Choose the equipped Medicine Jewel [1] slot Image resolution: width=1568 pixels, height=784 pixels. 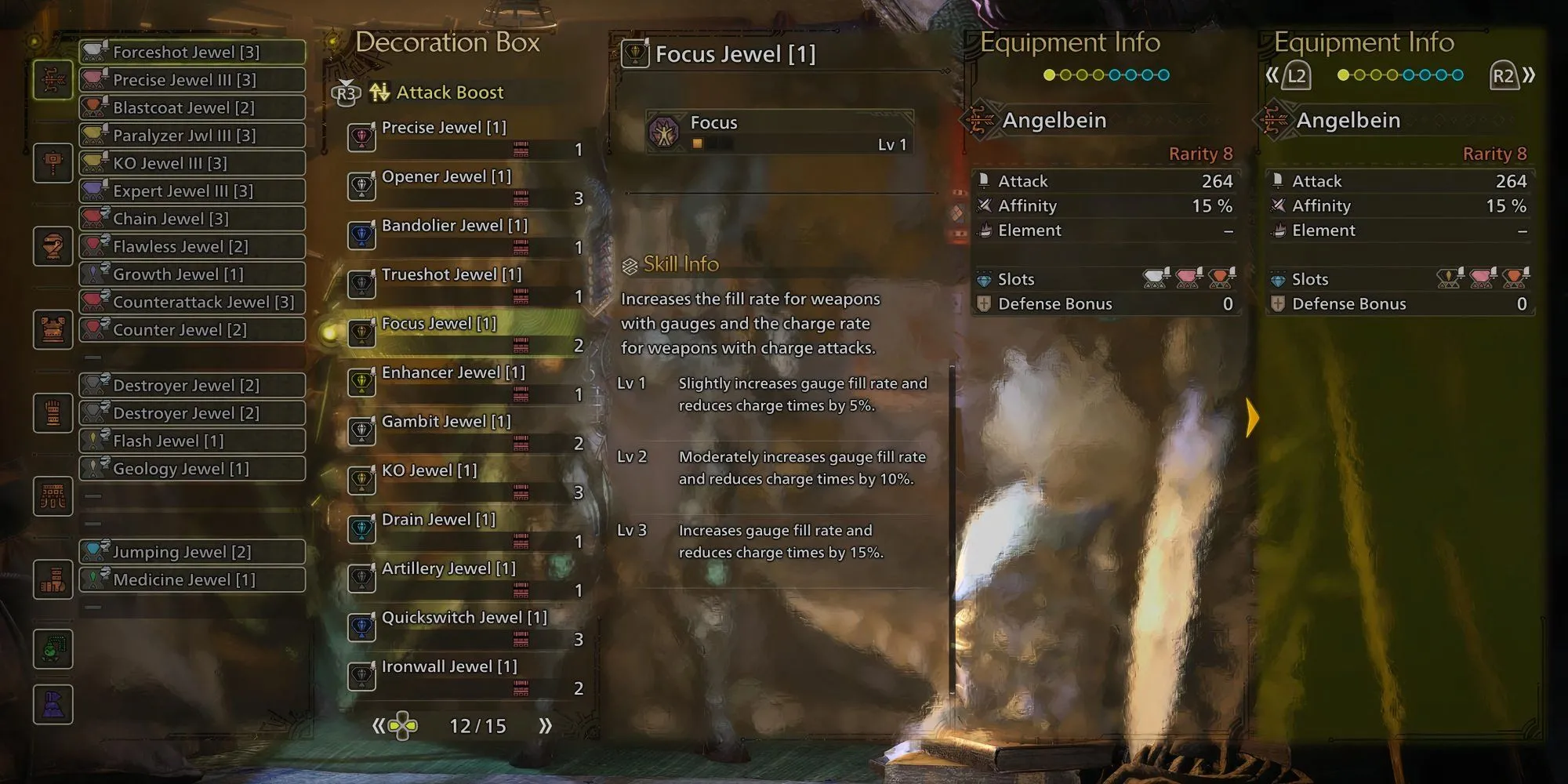(x=192, y=579)
